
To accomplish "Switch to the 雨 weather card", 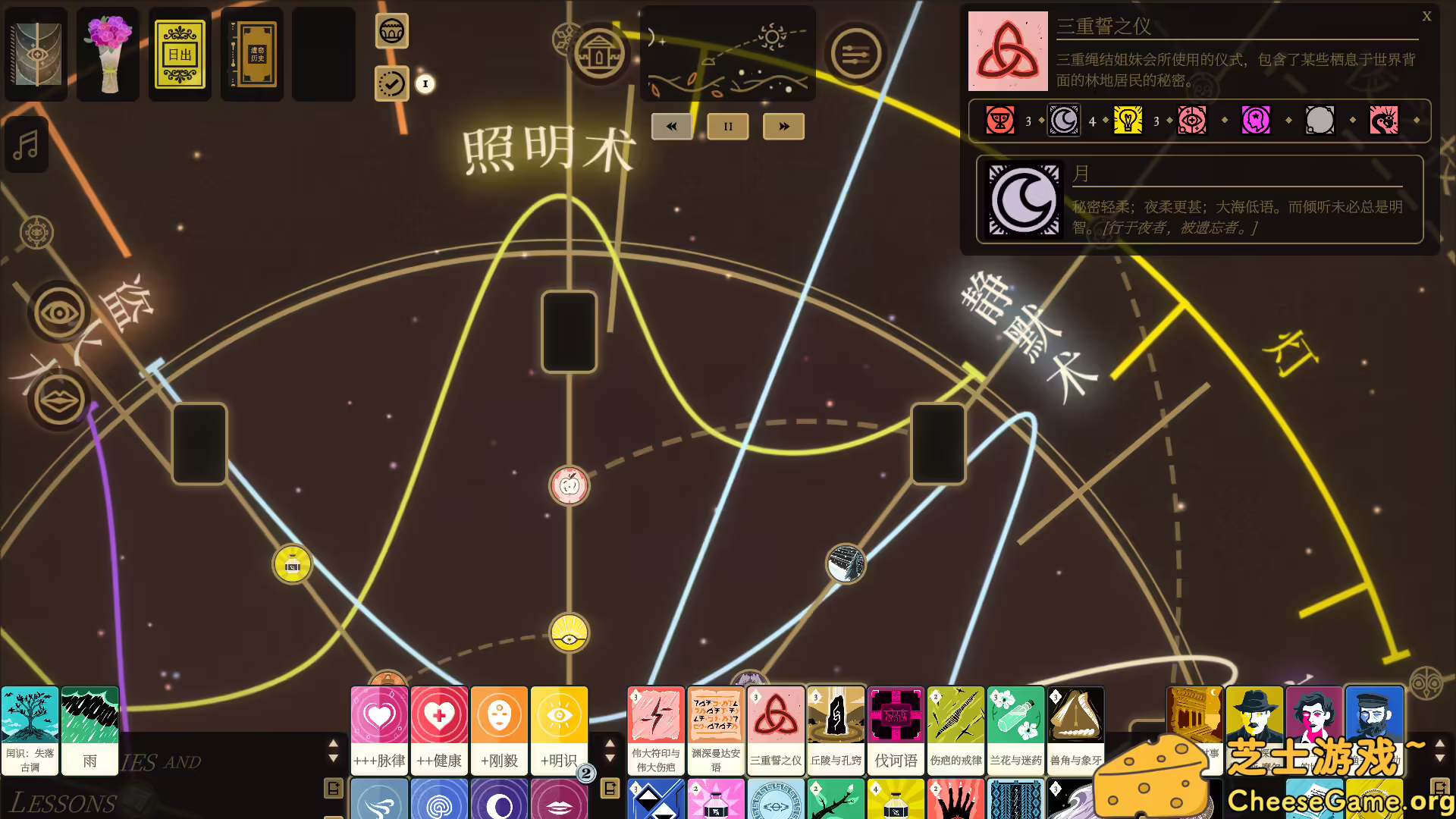I will 89,730.
